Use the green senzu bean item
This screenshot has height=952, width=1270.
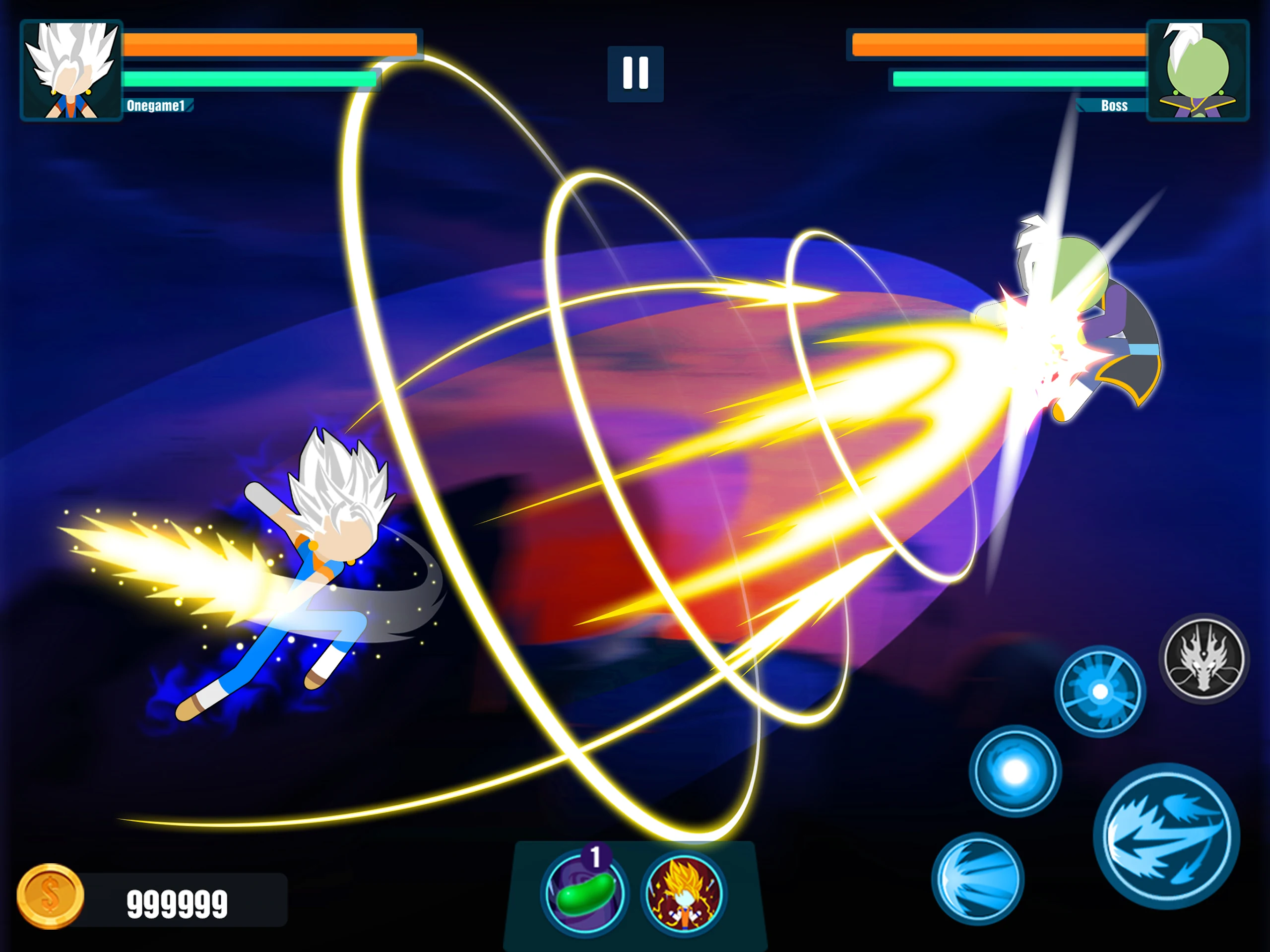pos(584,893)
